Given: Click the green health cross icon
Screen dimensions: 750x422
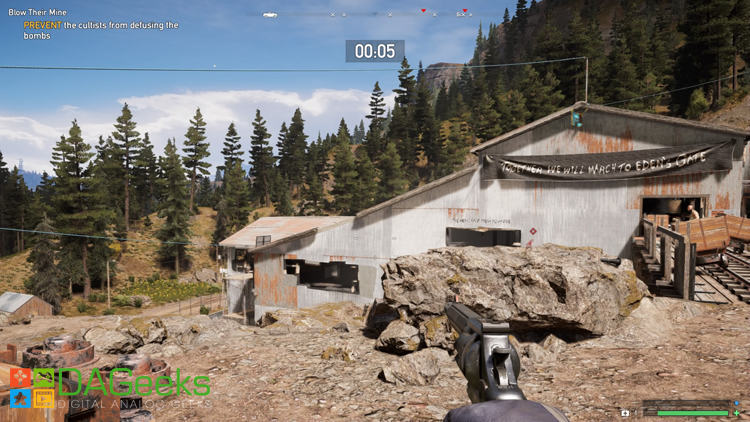Looking at the screenshot, I should tap(736, 412).
